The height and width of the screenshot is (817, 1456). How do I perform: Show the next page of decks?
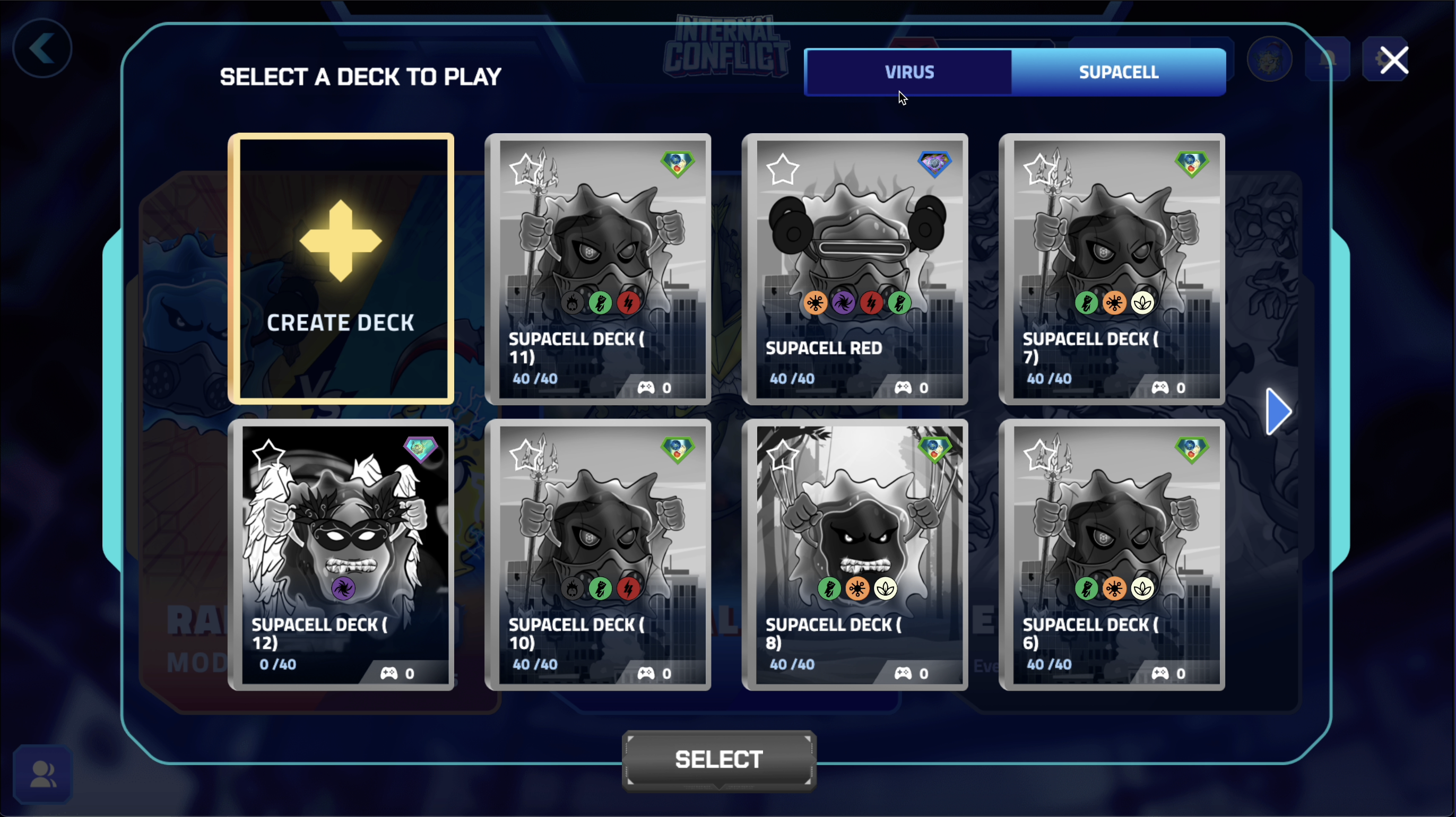(1278, 411)
